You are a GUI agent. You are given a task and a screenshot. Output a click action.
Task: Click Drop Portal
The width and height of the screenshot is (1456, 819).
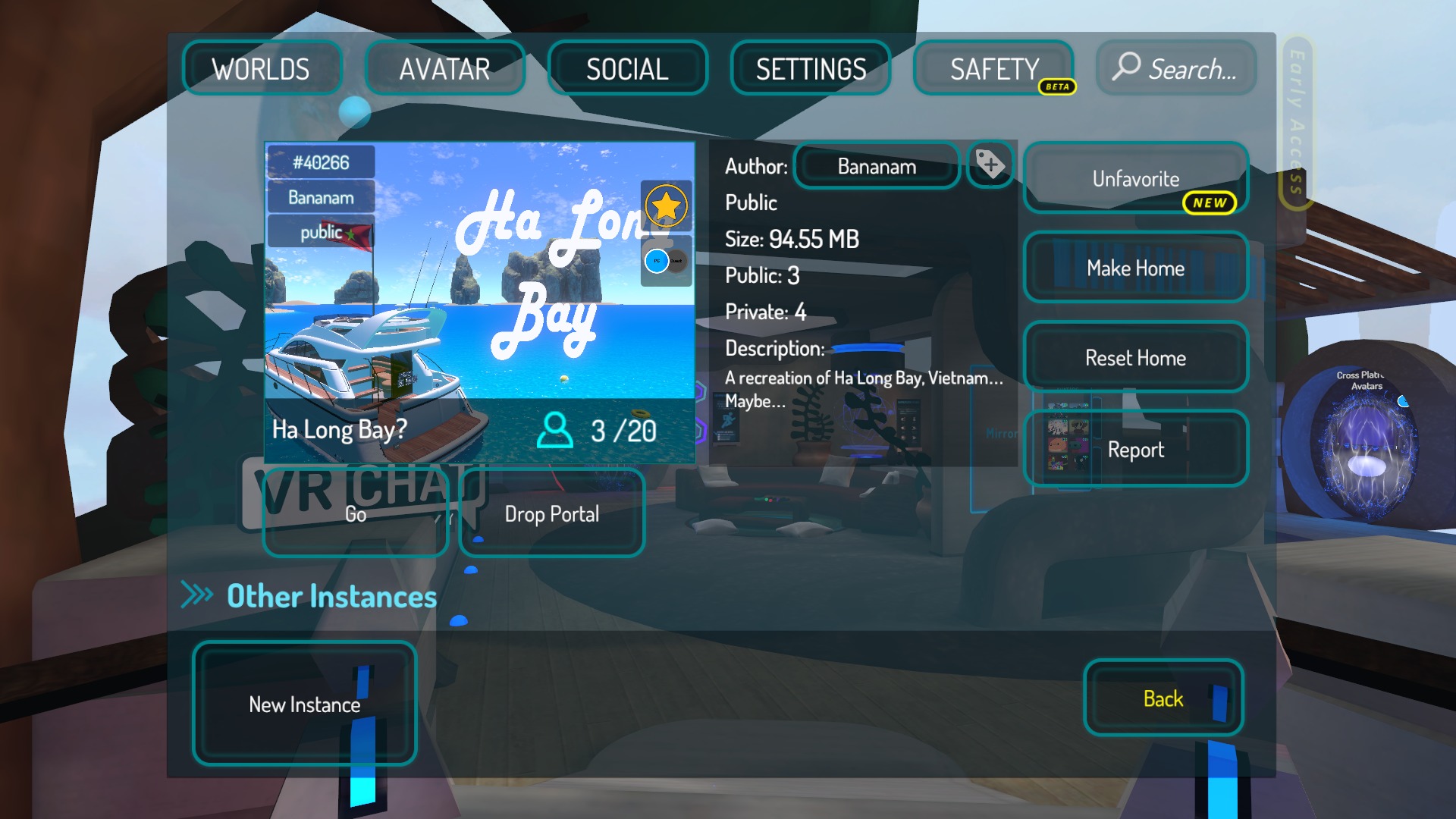[x=551, y=514]
